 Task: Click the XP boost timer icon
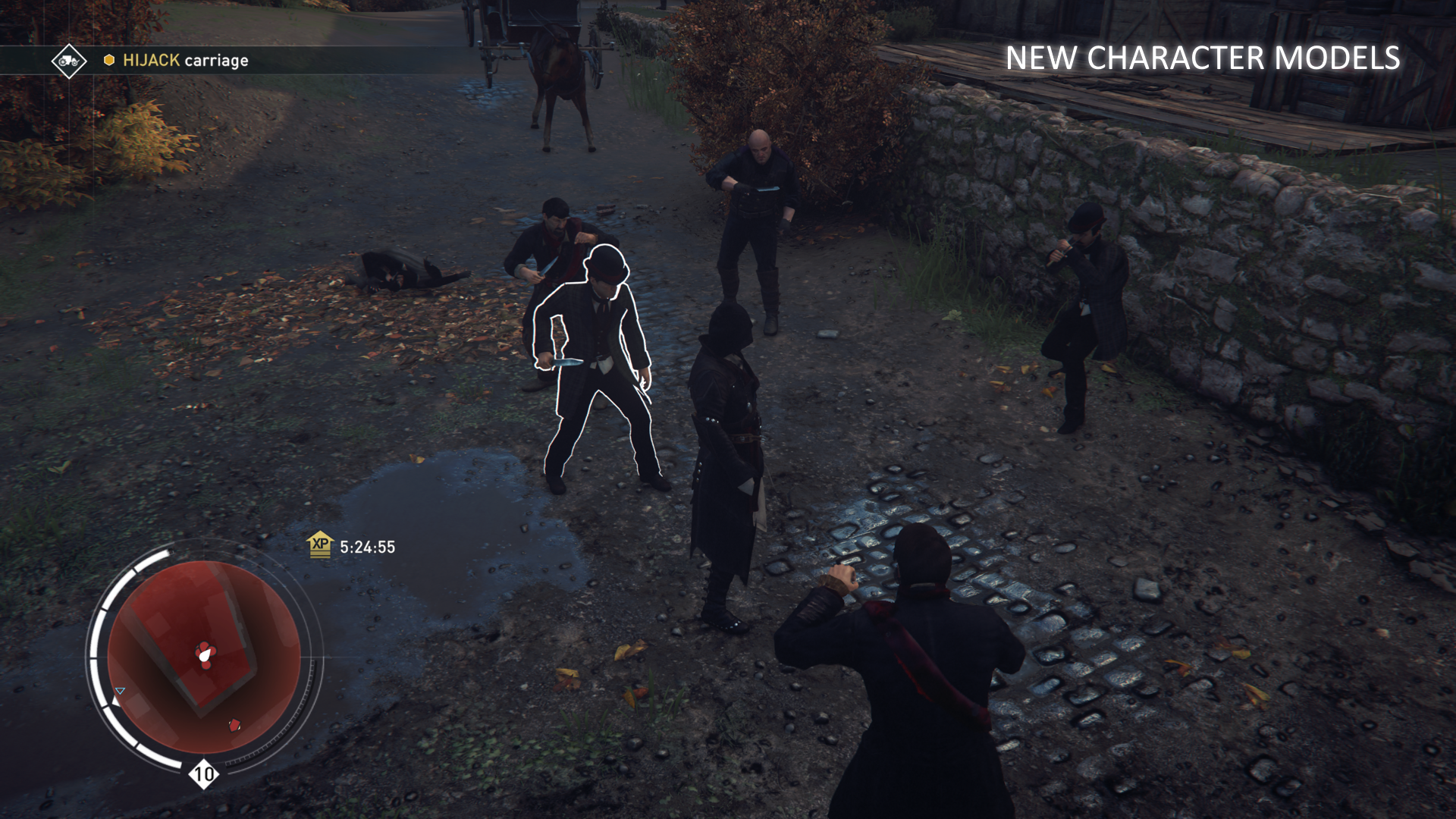[321, 544]
